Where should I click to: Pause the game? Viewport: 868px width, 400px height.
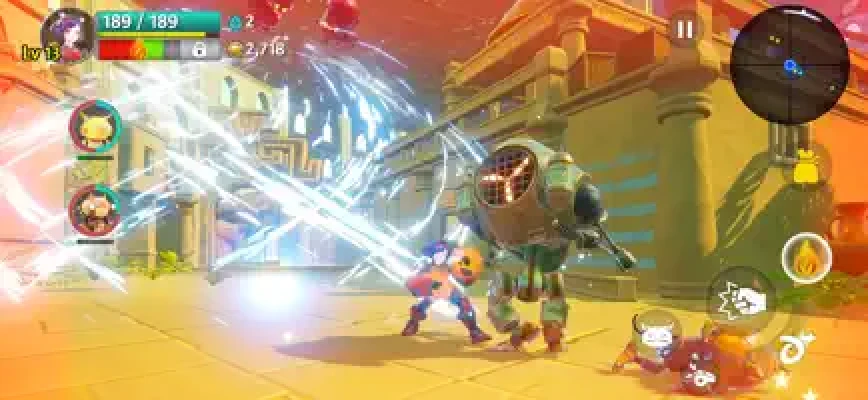tap(685, 30)
